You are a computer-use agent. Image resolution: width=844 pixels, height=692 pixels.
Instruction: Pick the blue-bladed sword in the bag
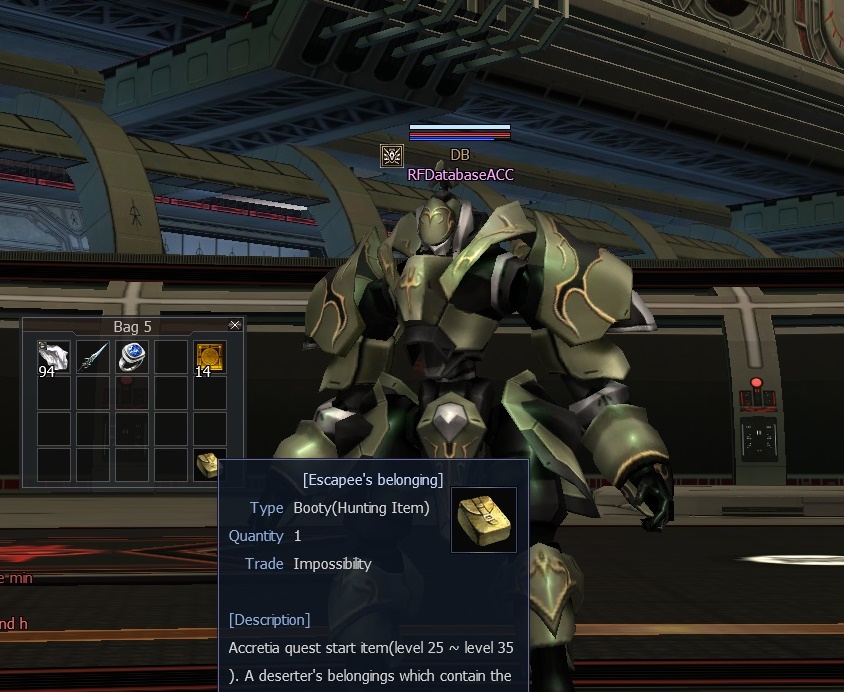[92, 357]
